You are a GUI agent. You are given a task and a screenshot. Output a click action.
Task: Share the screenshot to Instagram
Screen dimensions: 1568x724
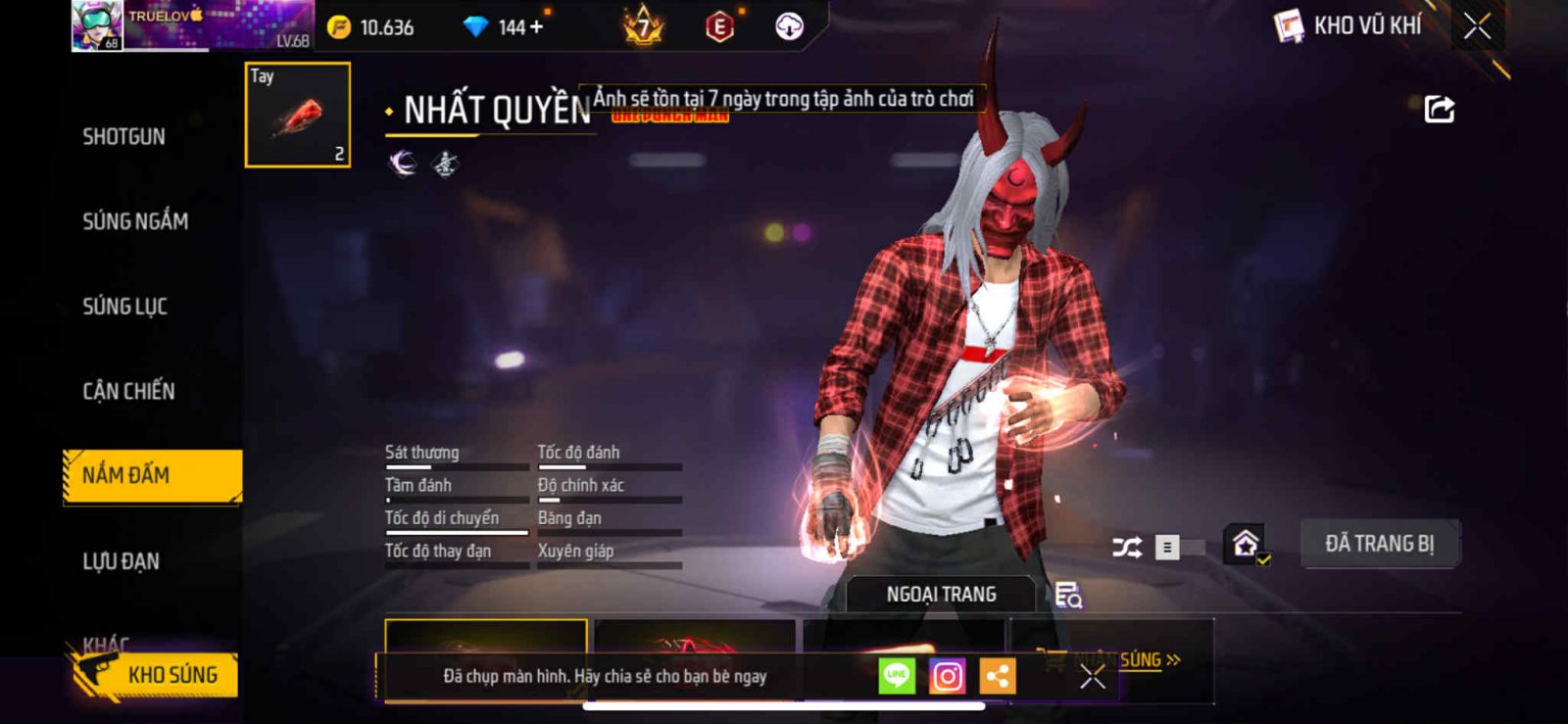coord(947,676)
